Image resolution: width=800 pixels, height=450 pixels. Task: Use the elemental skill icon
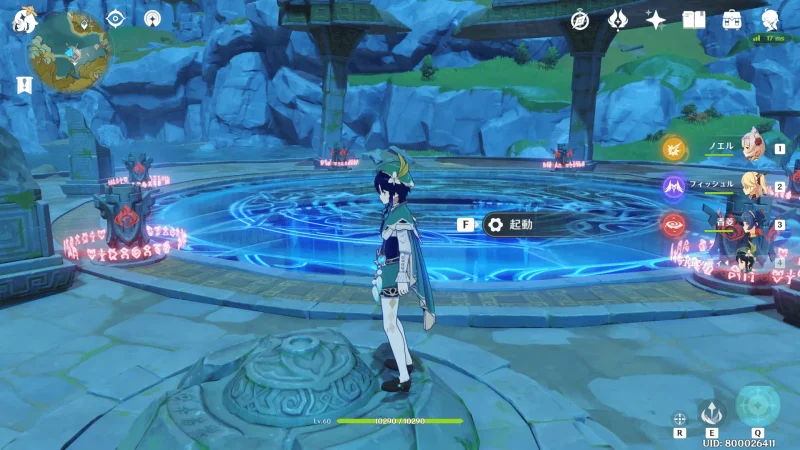(x=711, y=412)
